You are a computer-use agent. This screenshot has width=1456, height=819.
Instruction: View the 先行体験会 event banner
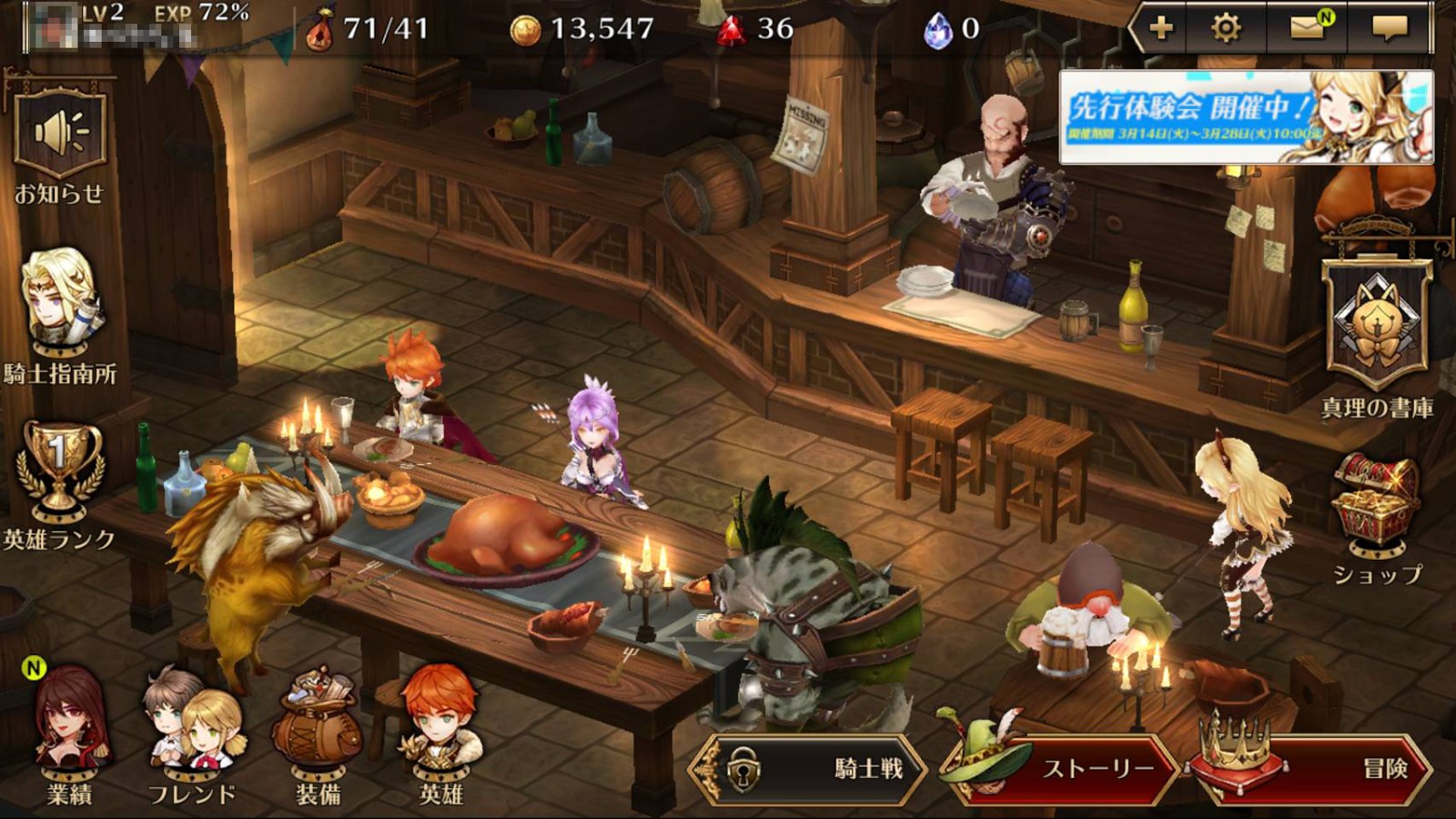[1246, 117]
